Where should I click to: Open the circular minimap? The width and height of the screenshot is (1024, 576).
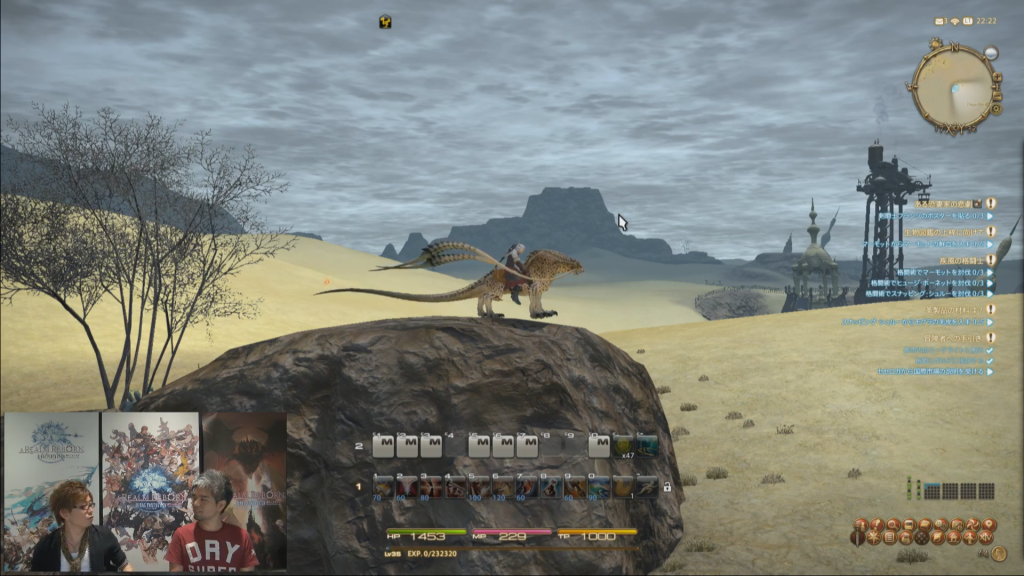pyautogui.click(x=953, y=87)
